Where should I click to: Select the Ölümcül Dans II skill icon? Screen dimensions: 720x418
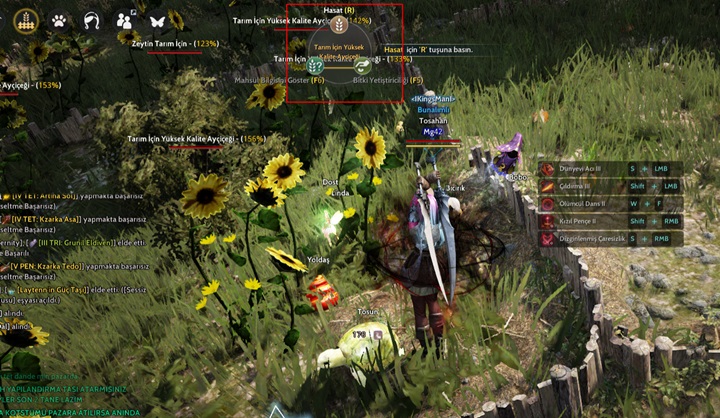pyautogui.click(x=547, y=203)
